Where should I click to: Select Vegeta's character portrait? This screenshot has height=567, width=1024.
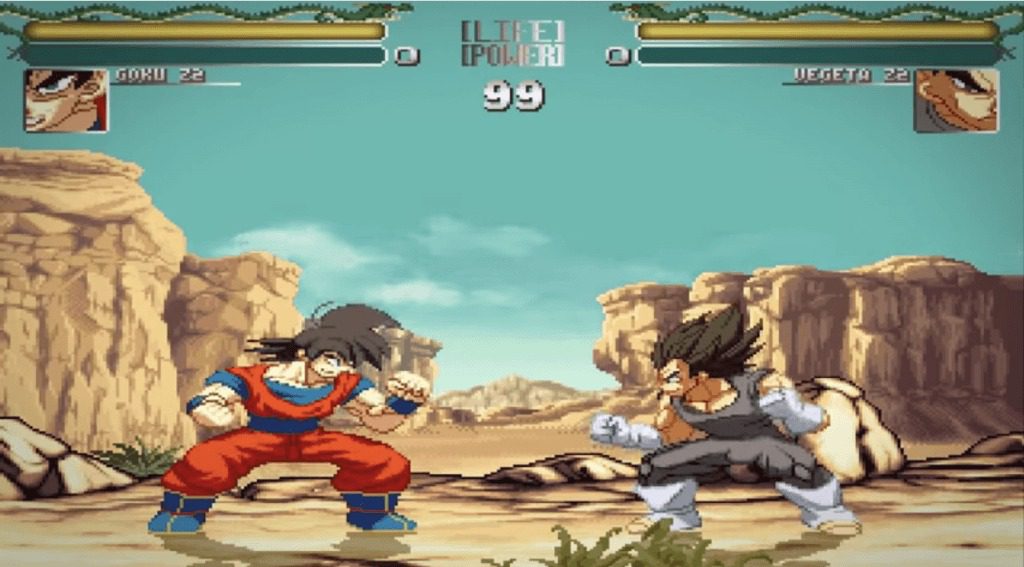(955, 100)
